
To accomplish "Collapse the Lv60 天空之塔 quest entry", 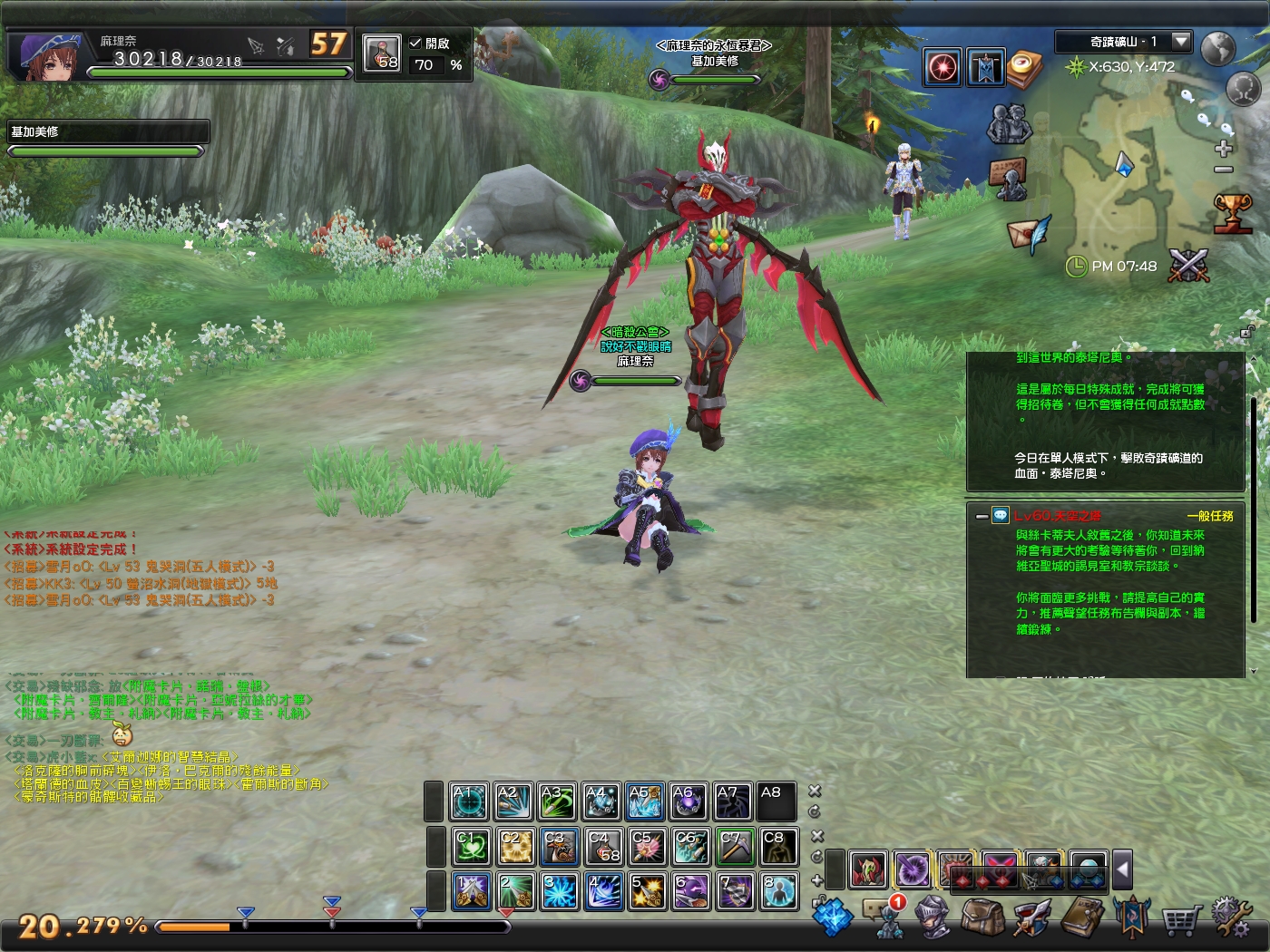I will [x=982, y=517].
